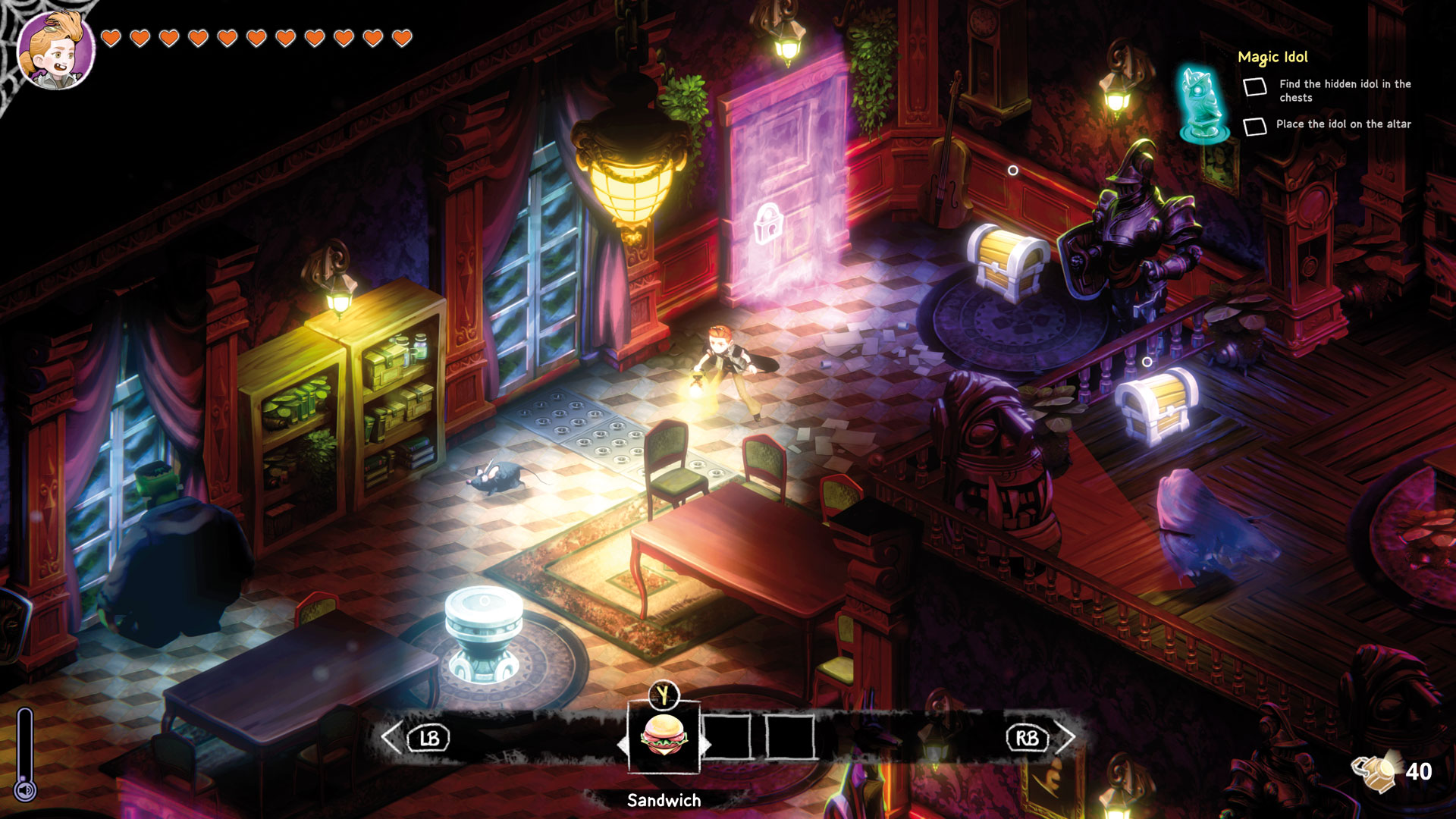Viewport: 1456px width, 819px height.
Task: Click the player character portrait
Action: (55, 52)
